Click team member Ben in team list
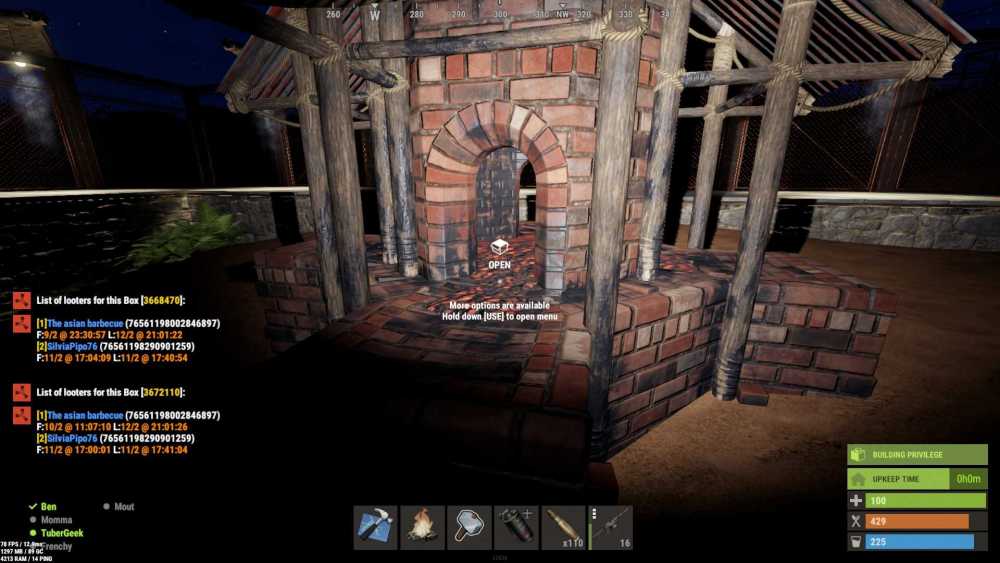 49,507
